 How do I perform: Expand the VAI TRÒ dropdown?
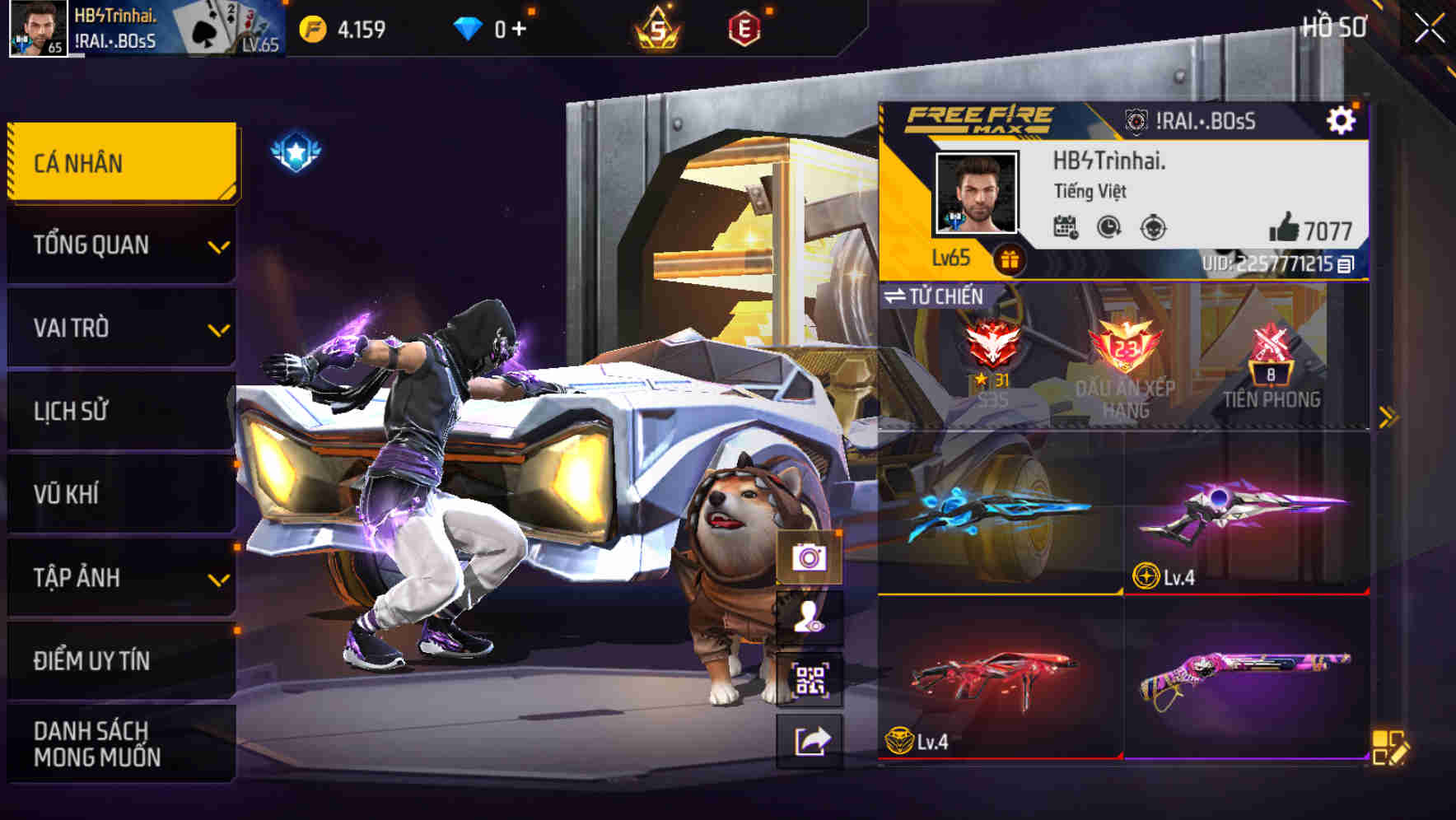[x=120, y=328]
